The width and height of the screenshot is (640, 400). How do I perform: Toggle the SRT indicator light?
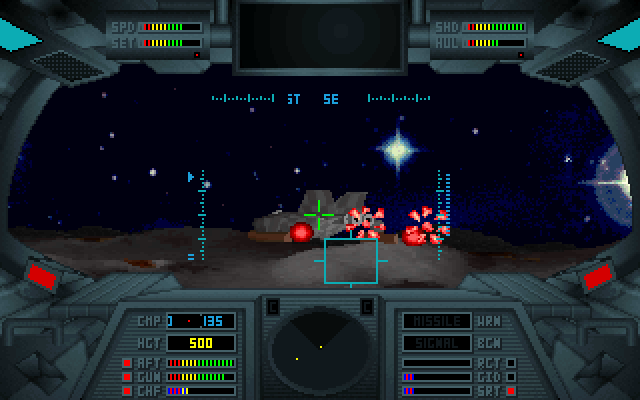(x=511, y=391)
